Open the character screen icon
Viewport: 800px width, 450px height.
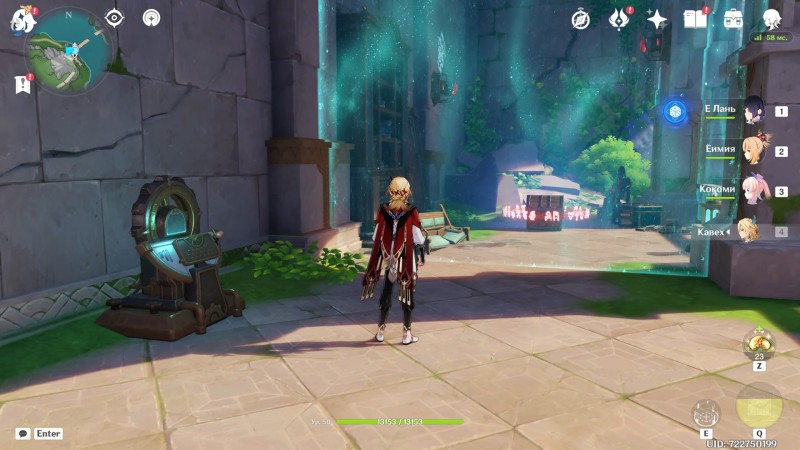(771, 19)
